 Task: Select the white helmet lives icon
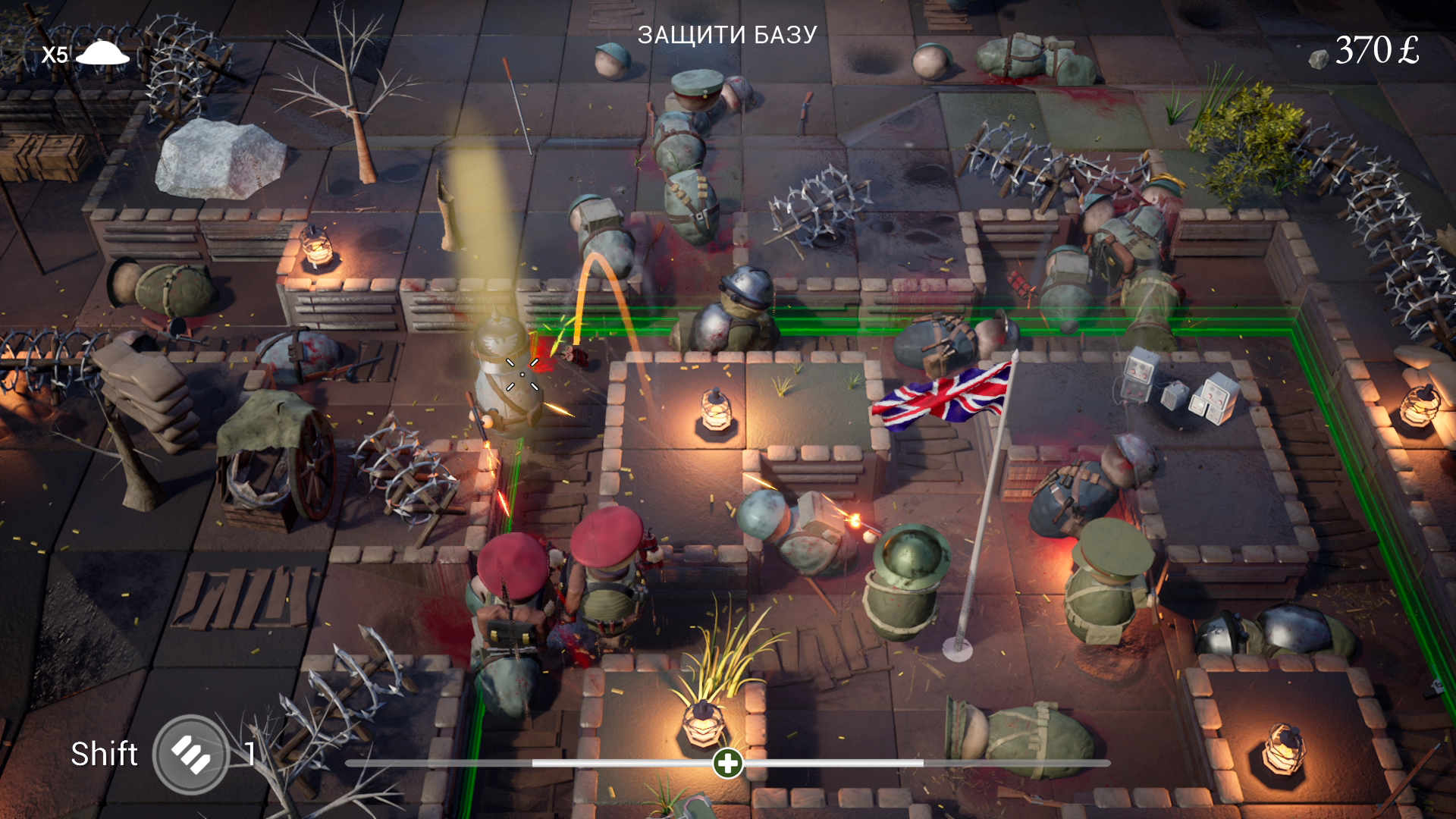click(102, 53)
